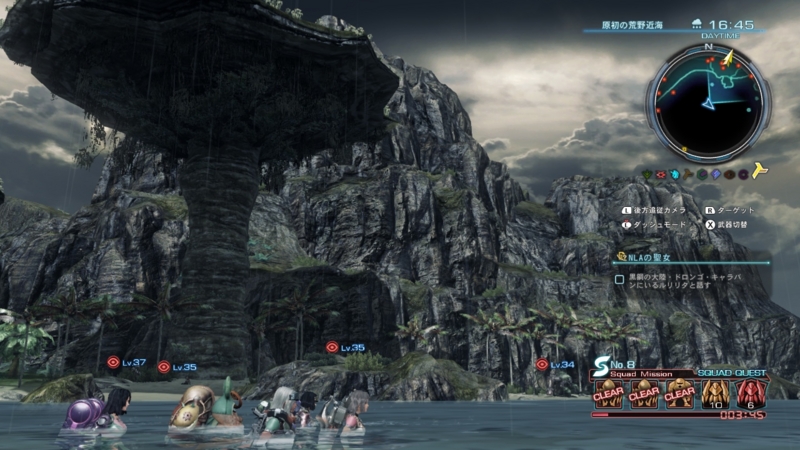
Task: Choose the gold squad target showing 10
Action: (x=716, y=393)
